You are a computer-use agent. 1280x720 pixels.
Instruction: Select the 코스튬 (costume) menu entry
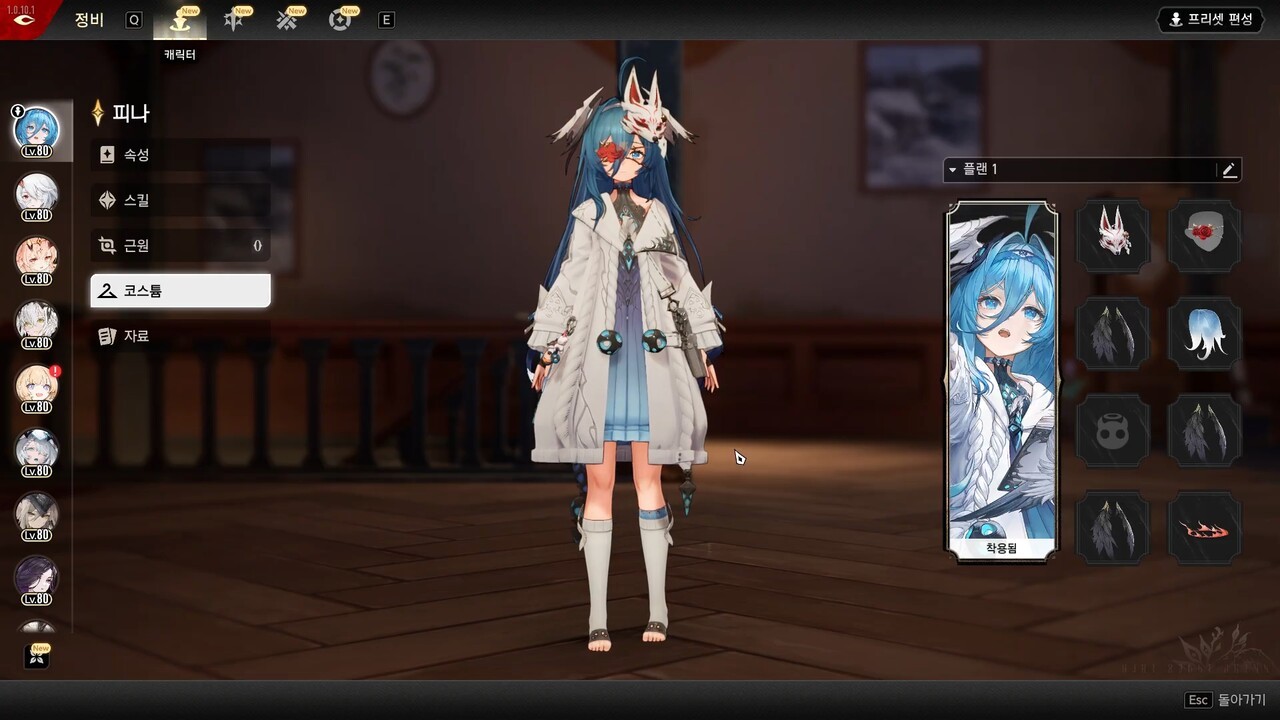click(x=180, y=291)
